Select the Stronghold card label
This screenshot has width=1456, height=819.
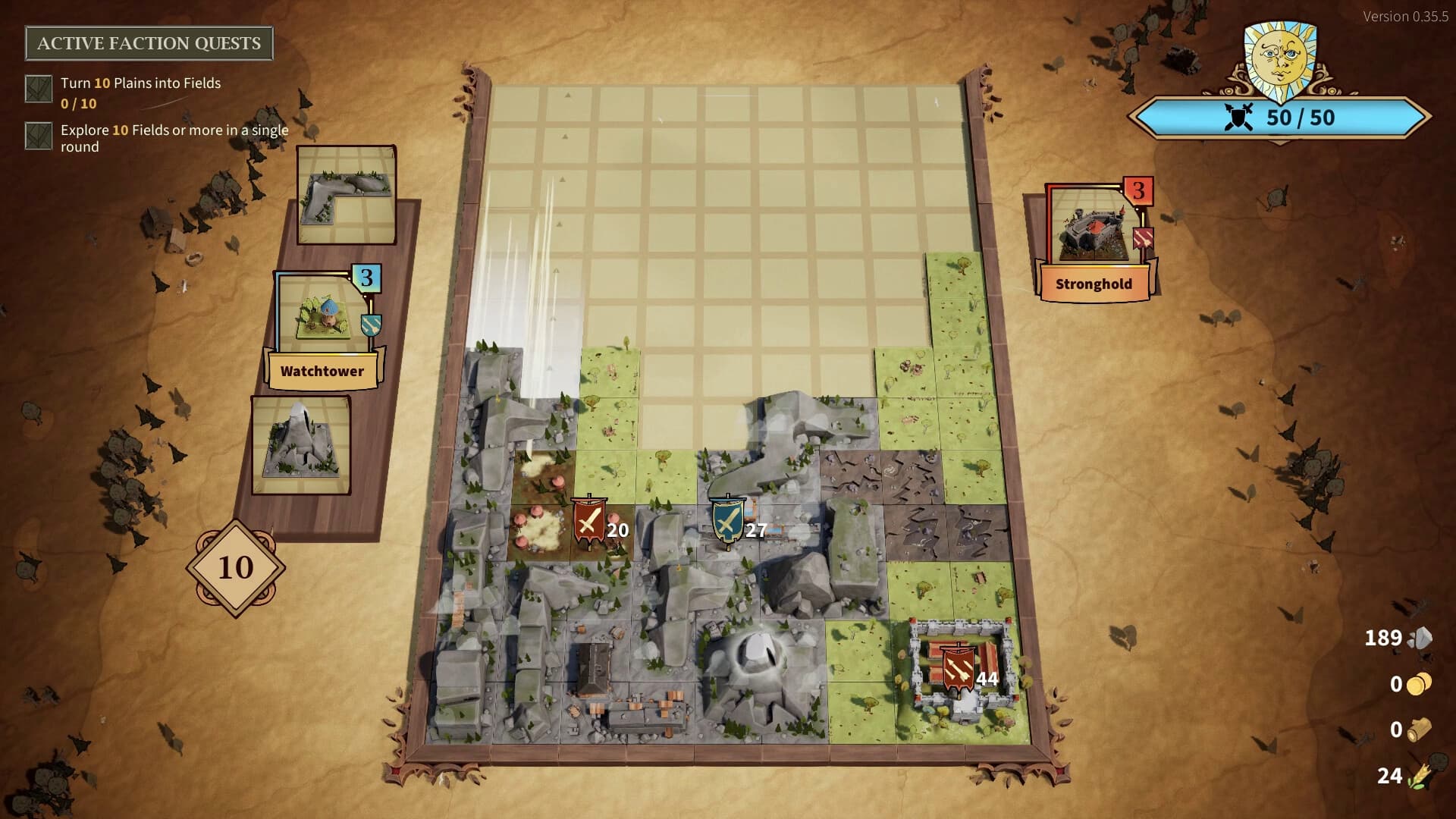pos(1094,284)
